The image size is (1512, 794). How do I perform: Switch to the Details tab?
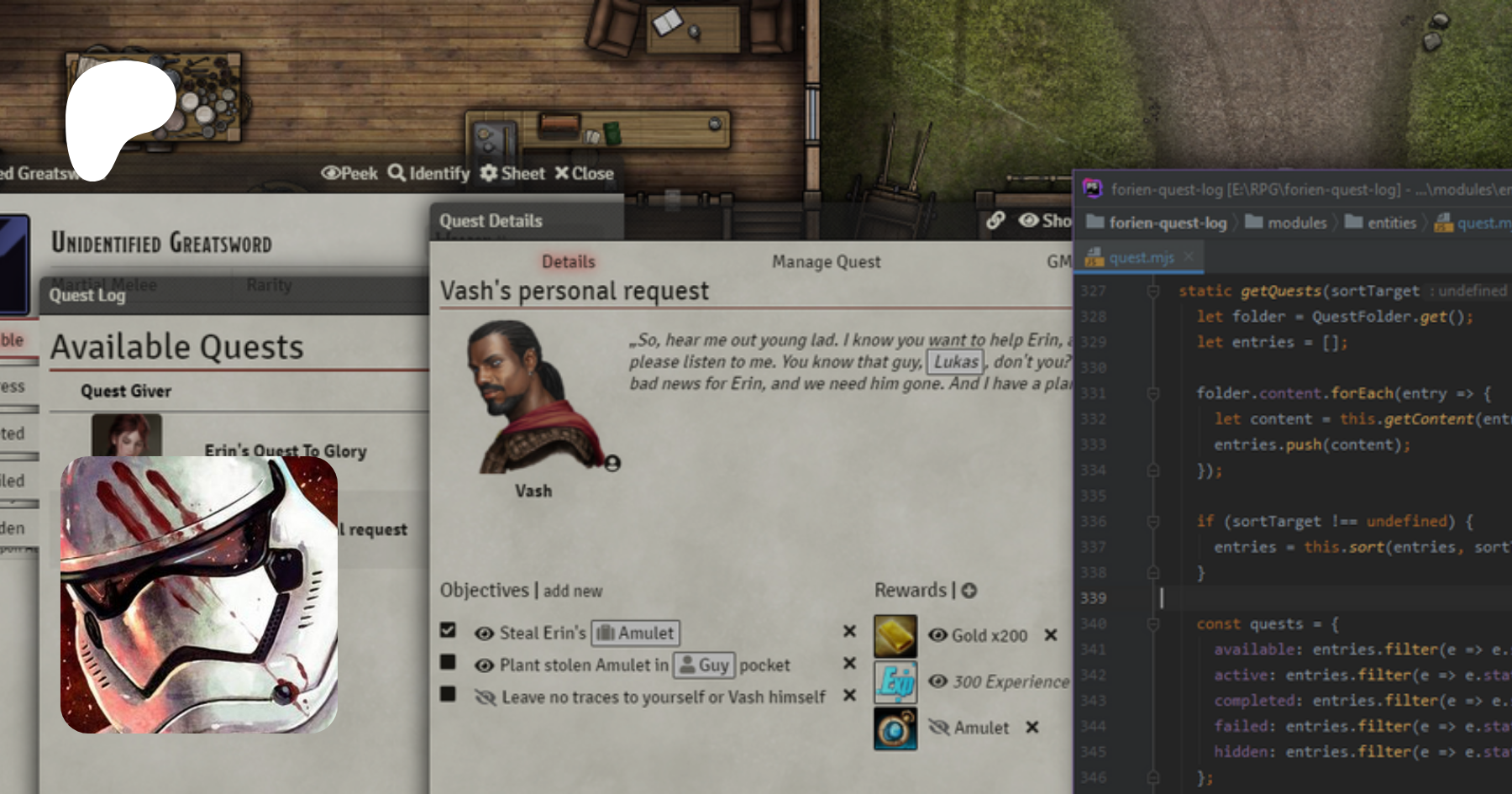(568, 262)
